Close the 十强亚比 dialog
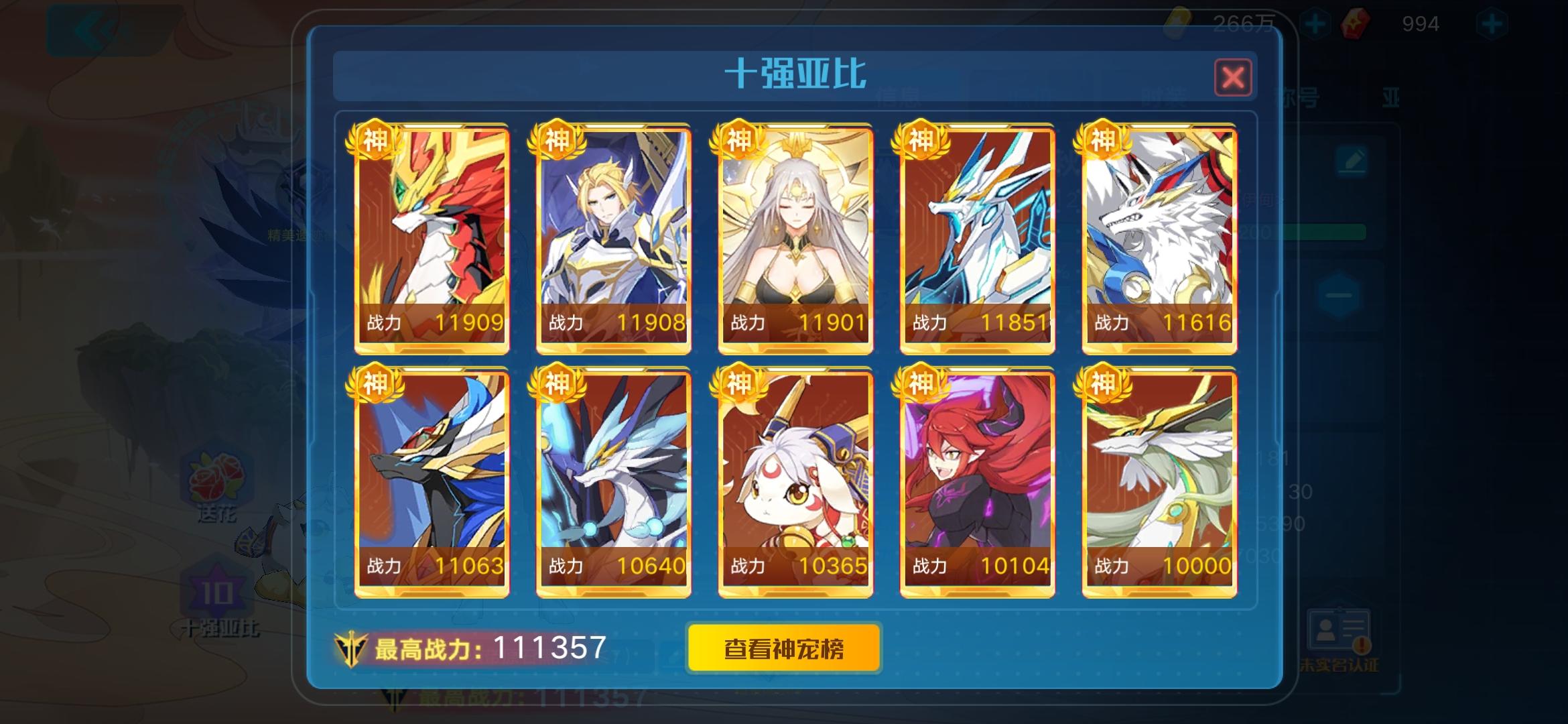Viewport: 1568px width, 724px height. (1233, 76)
